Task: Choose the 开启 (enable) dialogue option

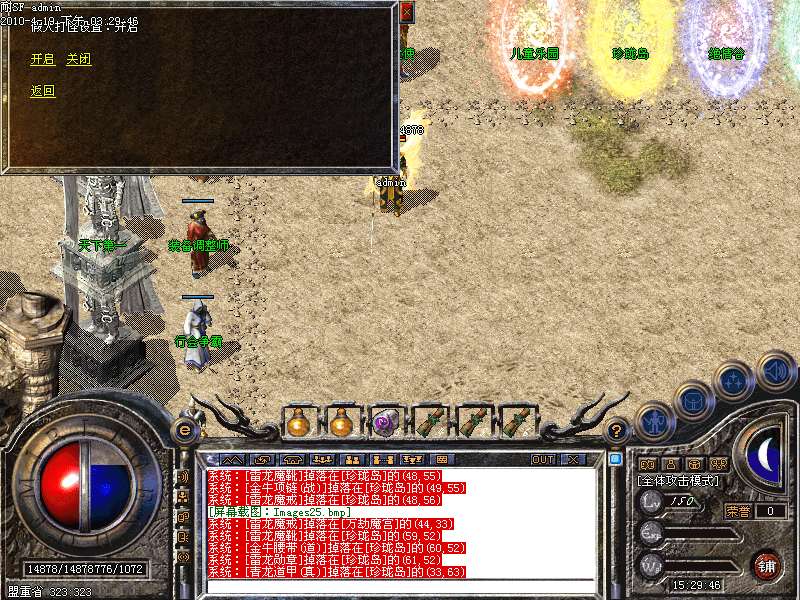Action: (x=42, y=59)
